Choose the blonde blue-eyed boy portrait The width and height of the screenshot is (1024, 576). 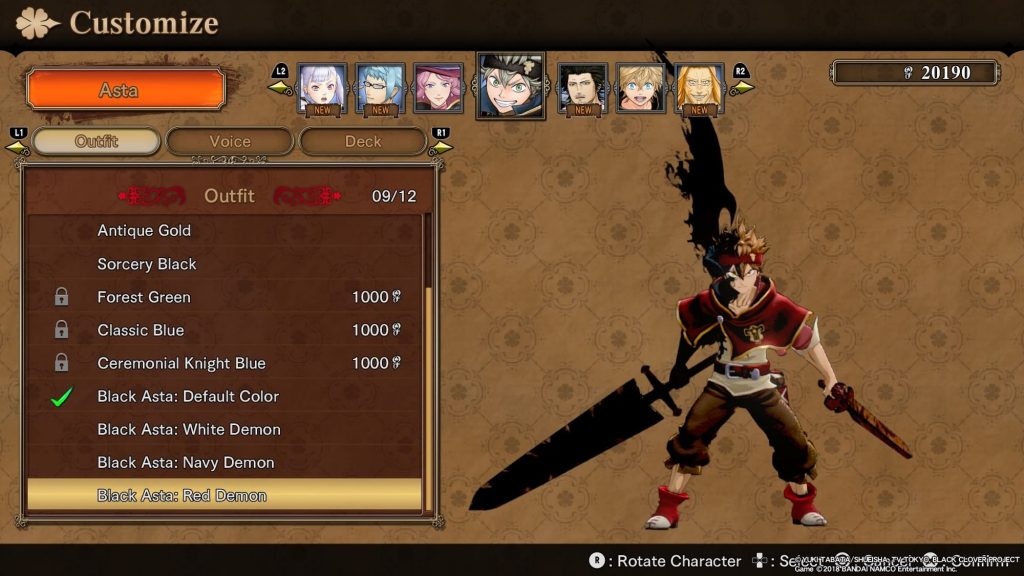(641, 88)
